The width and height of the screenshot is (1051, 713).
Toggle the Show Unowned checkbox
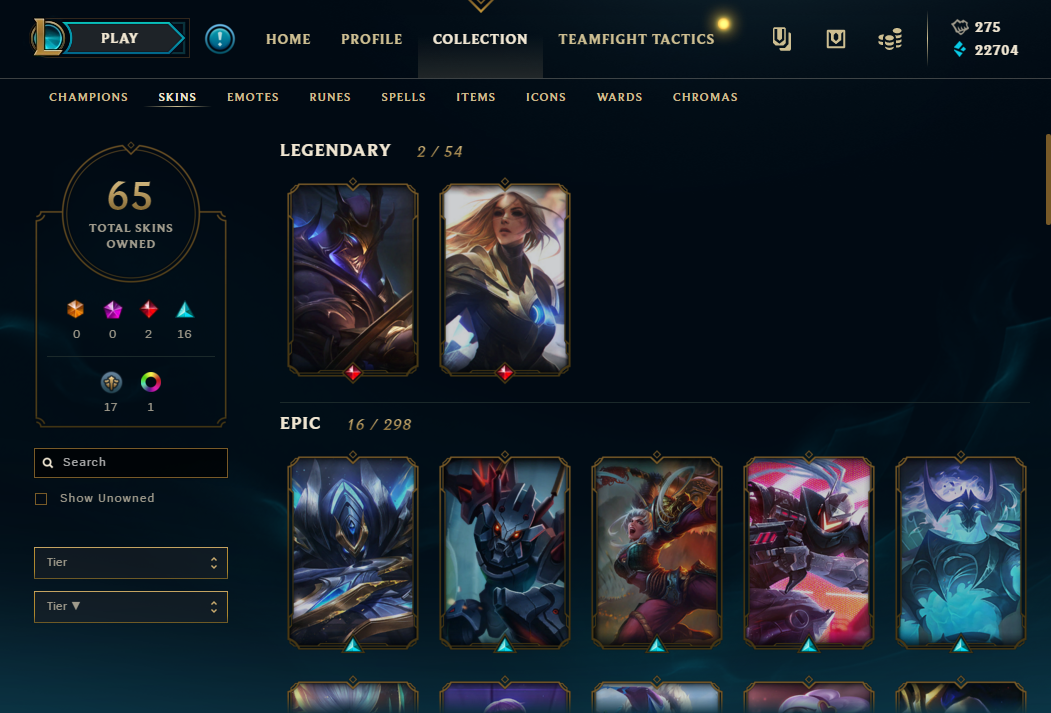tap(41, 498)
